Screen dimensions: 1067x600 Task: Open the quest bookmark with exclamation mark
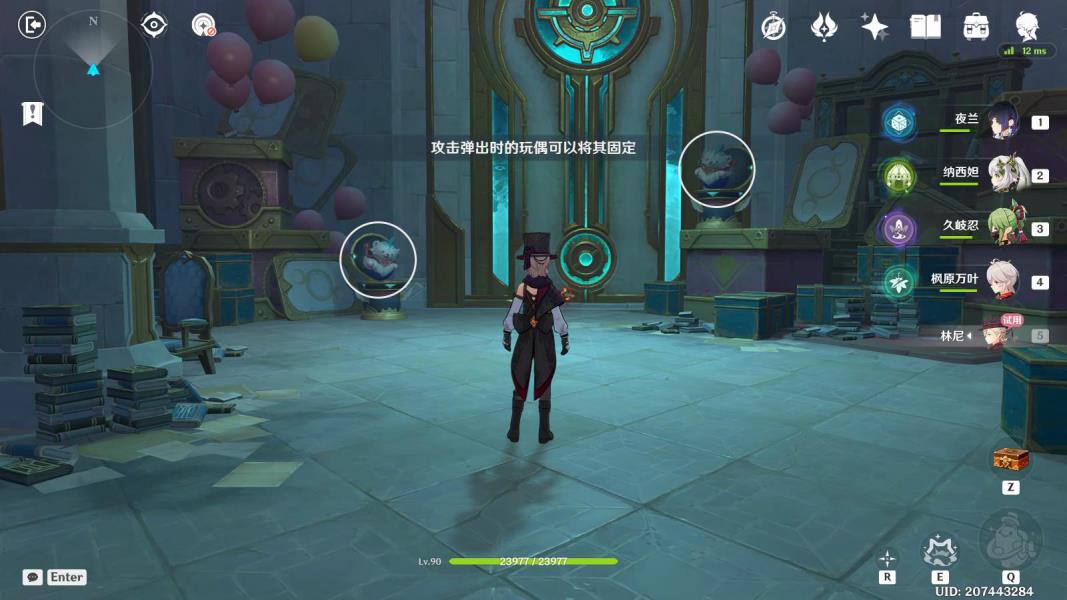pyautogui.click(x=32, y=114)
